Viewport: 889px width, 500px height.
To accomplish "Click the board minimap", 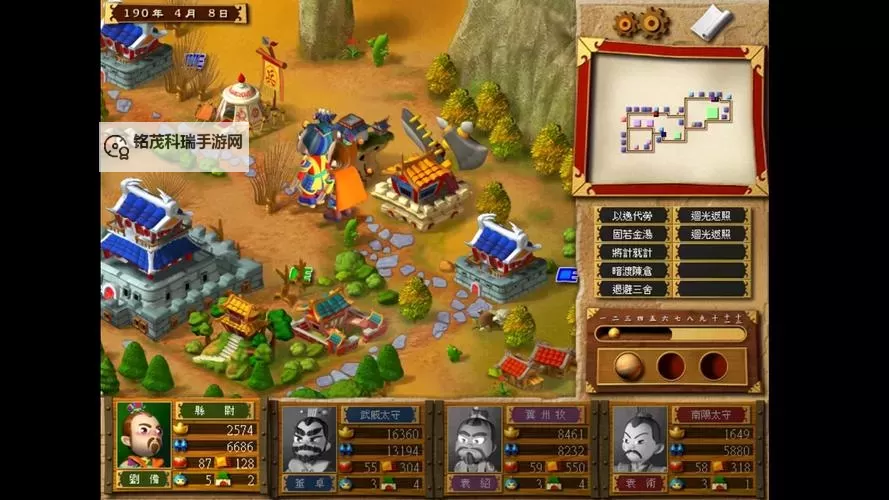I will 671,116.
